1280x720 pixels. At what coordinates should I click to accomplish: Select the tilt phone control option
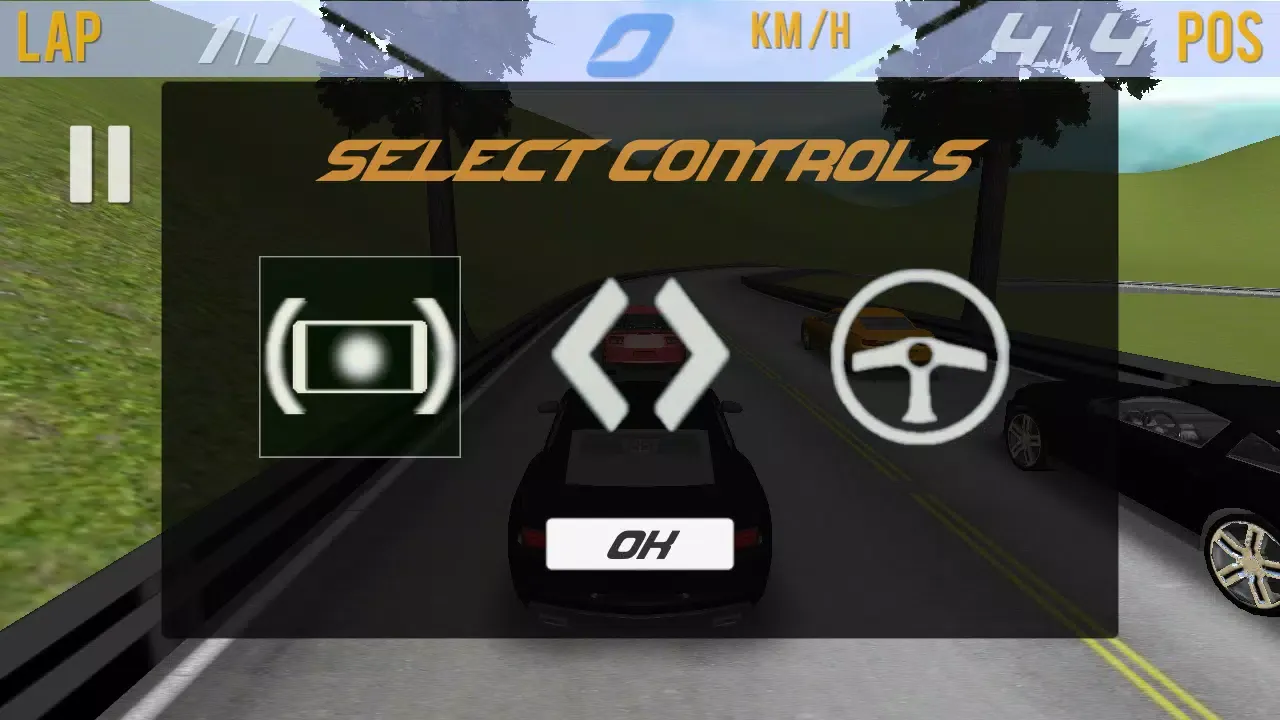click(x=360, y=356)
